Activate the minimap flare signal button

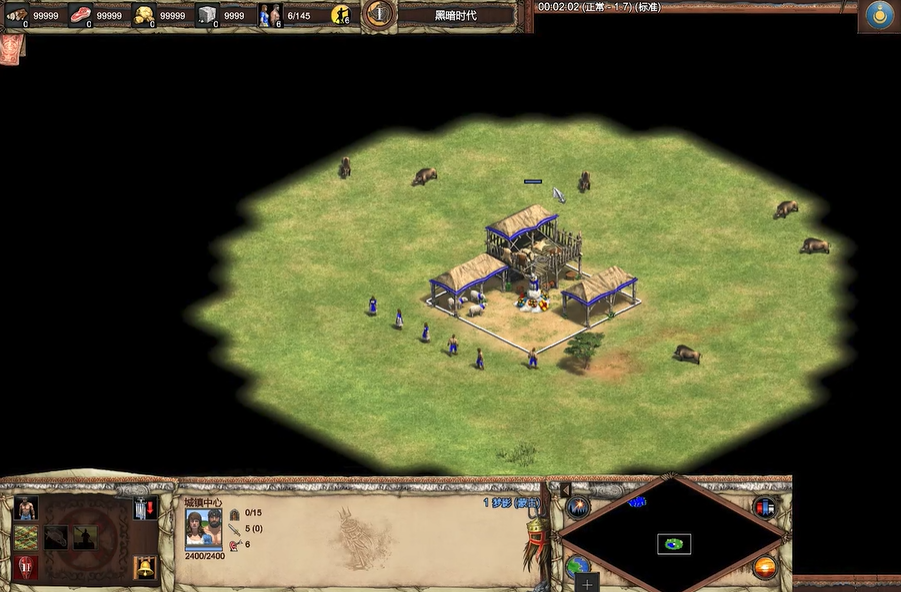[578, 506]
